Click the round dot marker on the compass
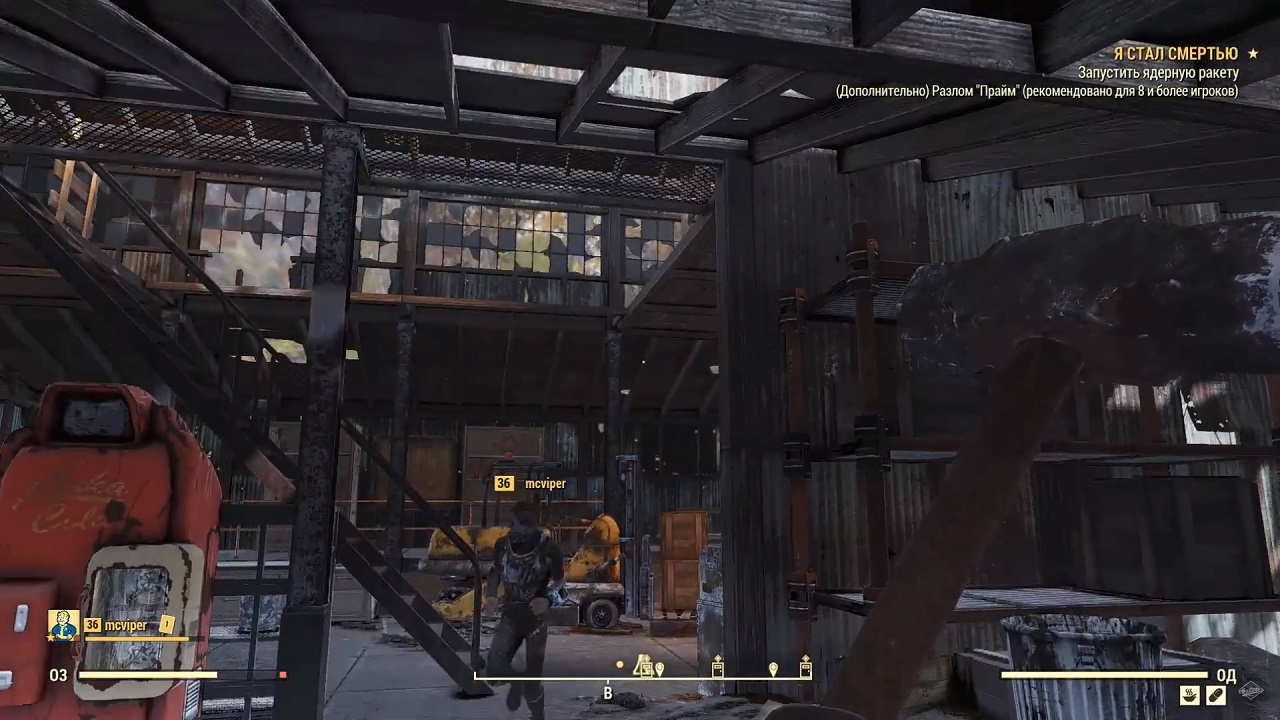 point(620,665)
